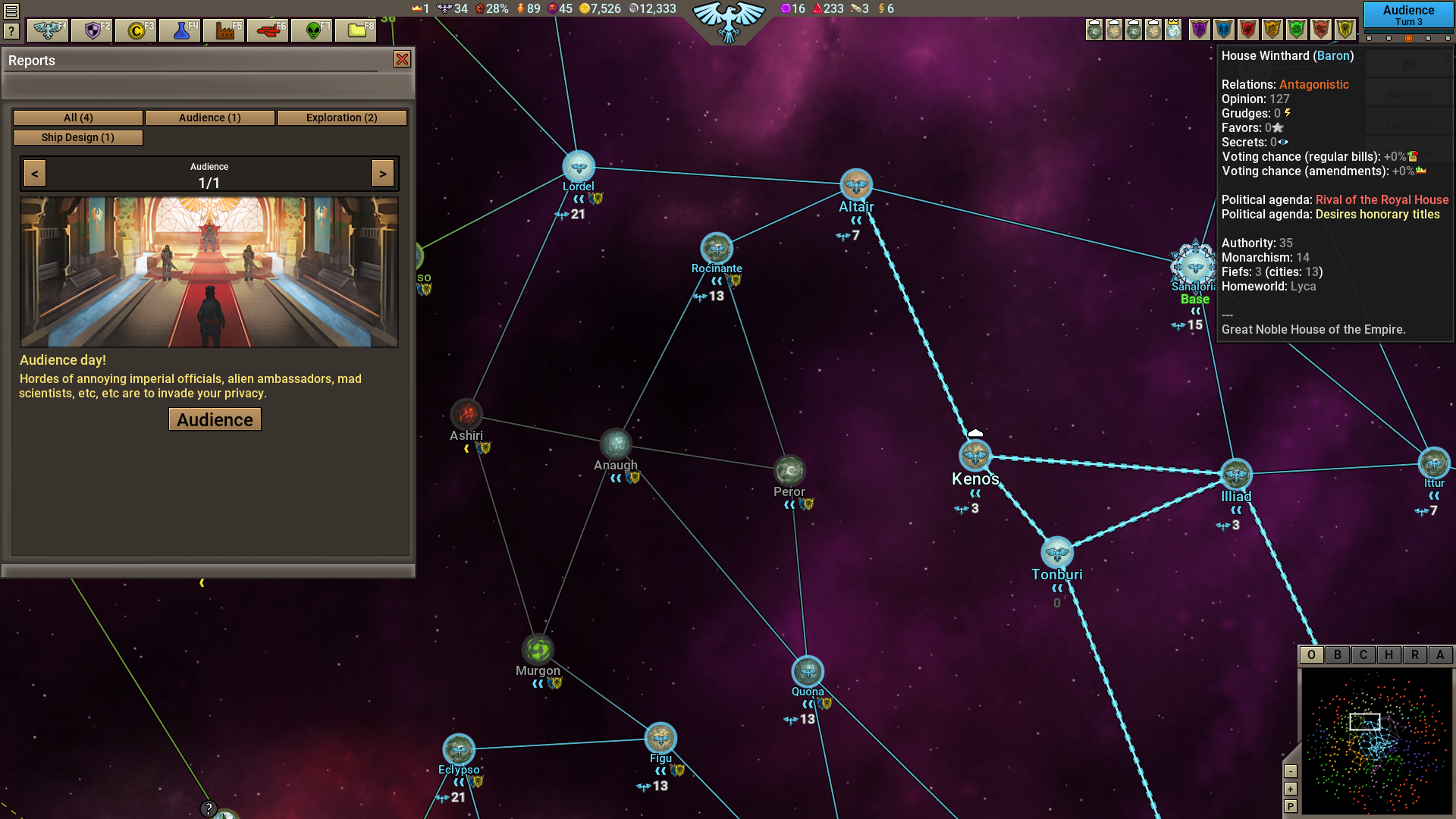
Task: Open the reports F8 folder
Action: 355,30
